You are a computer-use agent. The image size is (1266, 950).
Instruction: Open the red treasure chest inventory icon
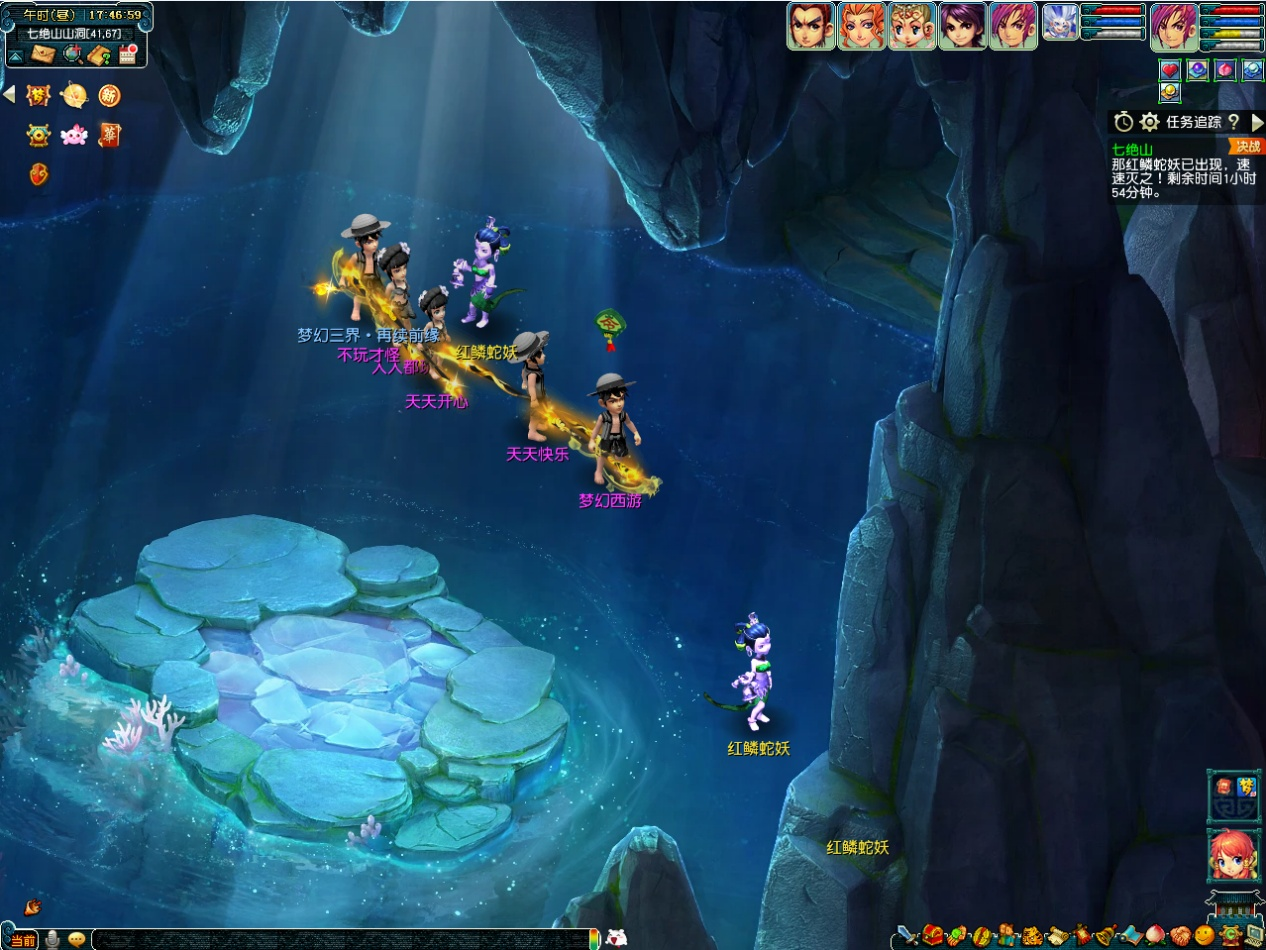(934, 937)
